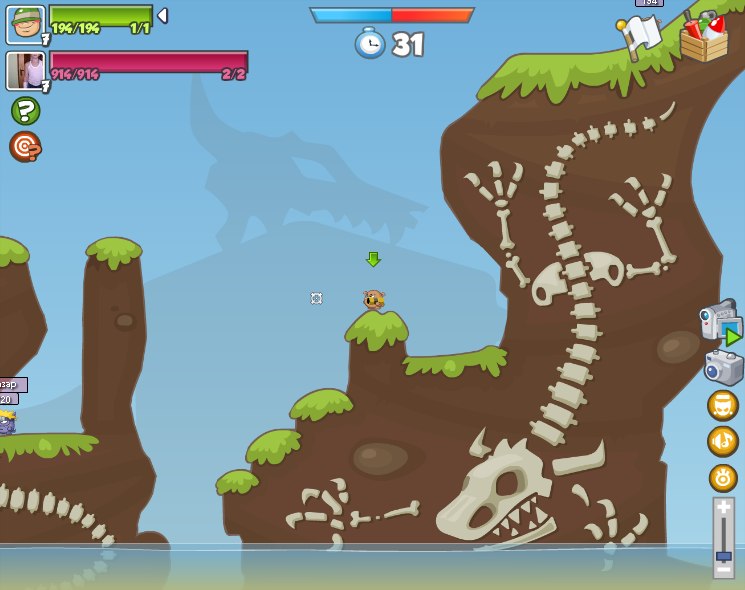Zoom in with the plus button

(723, 508)
